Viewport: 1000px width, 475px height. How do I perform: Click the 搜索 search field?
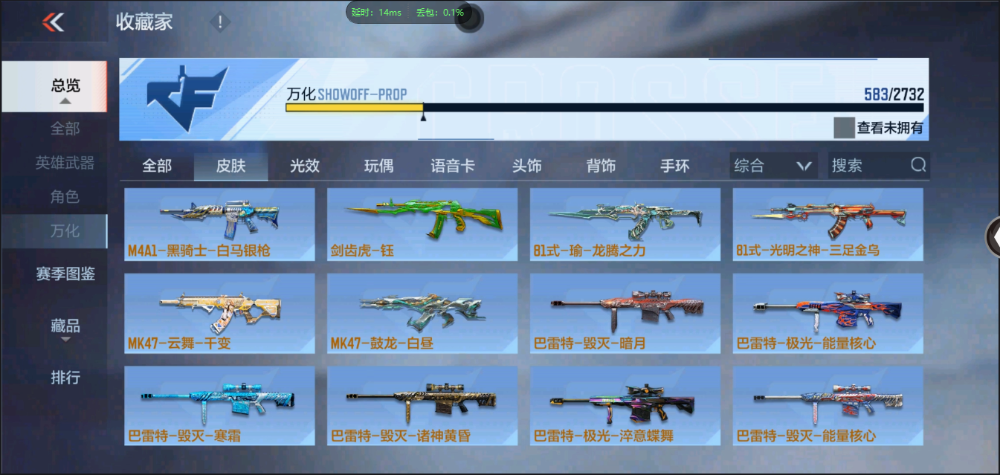[x=866, y=166]
